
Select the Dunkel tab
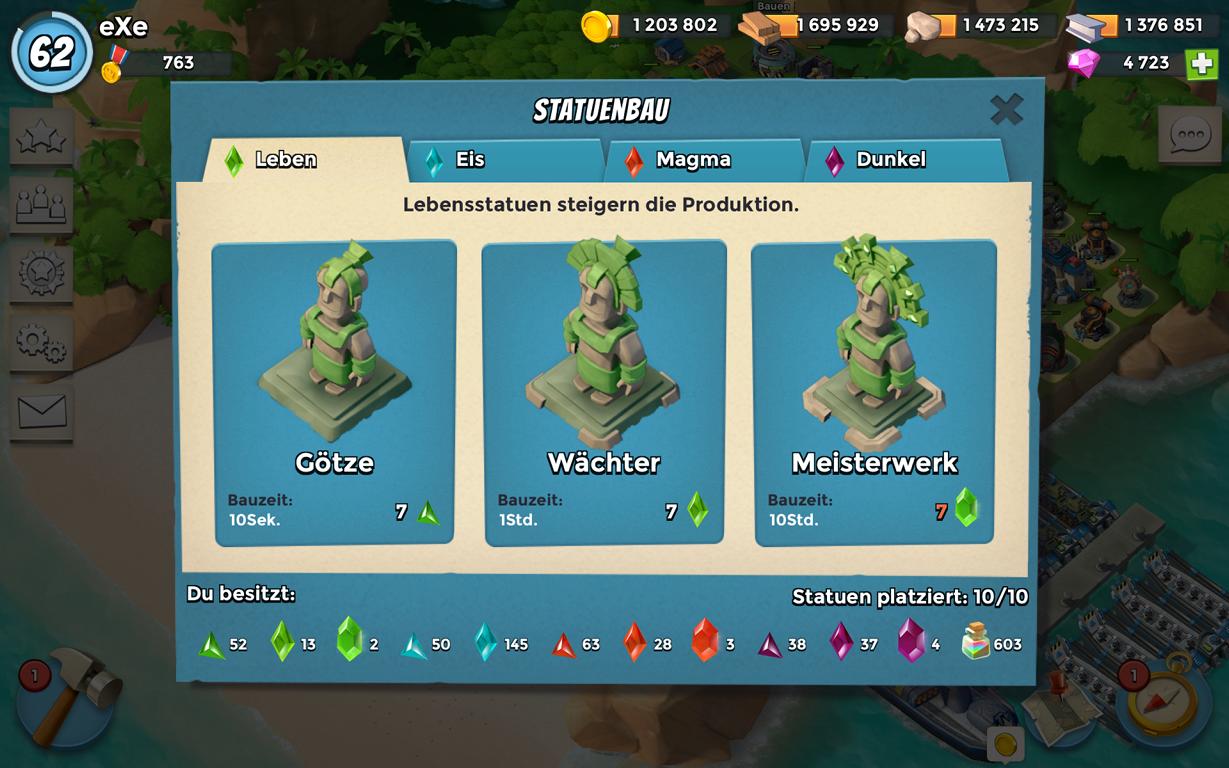click(904, 160)
